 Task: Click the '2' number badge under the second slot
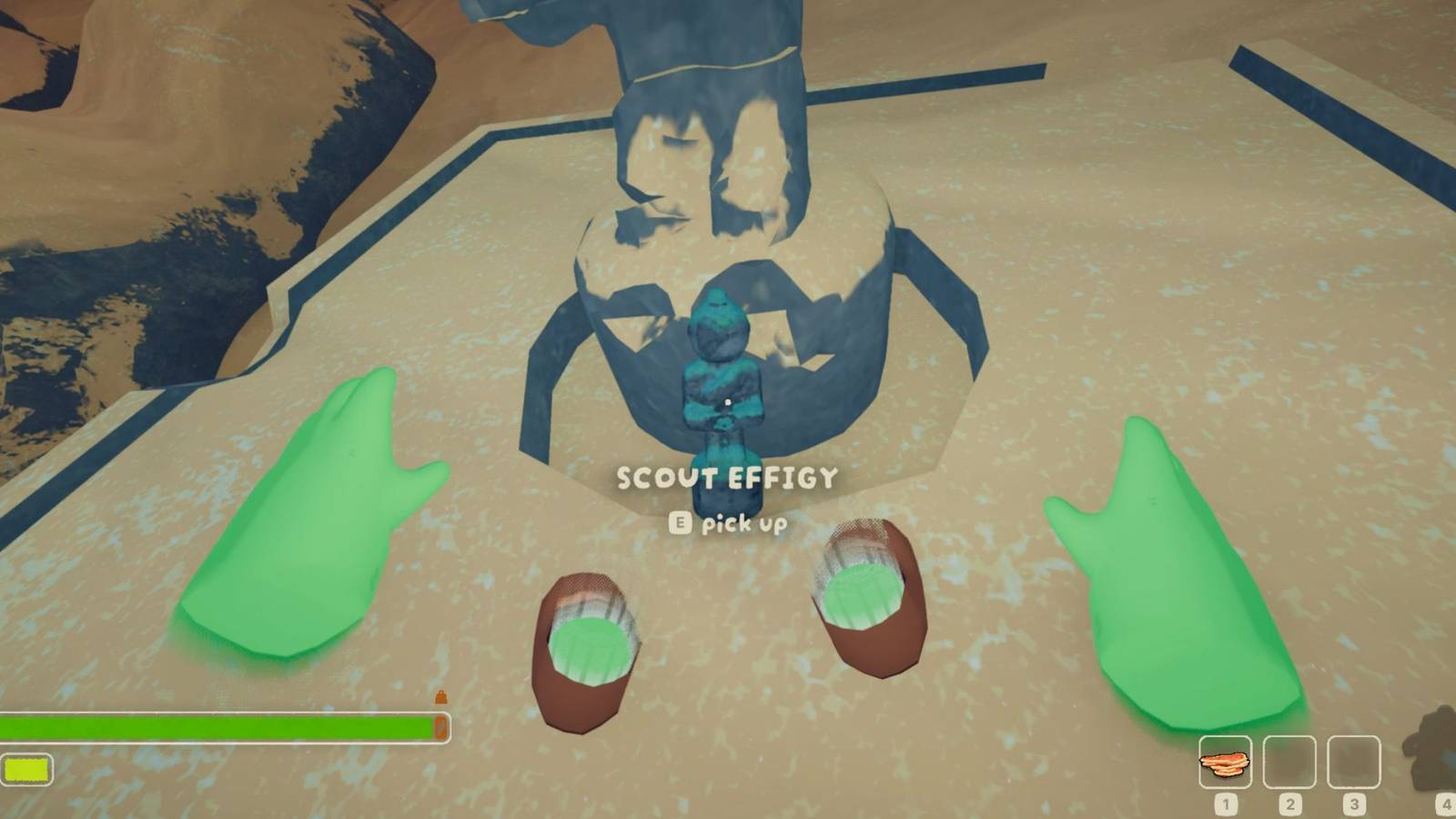click(x=1290, y=803)
